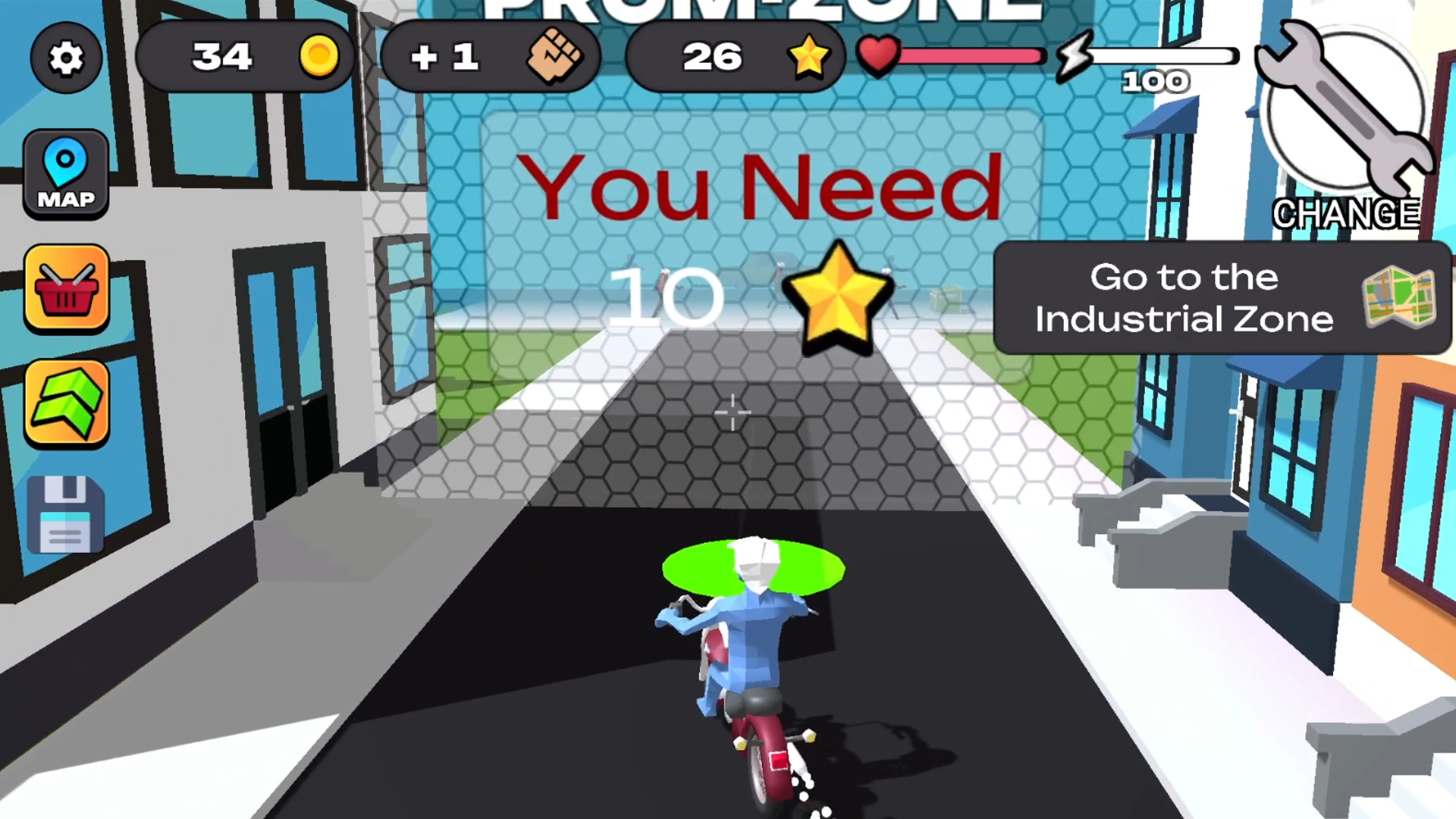Tap the map icon in the quest banner

[x=1398, y=300]
